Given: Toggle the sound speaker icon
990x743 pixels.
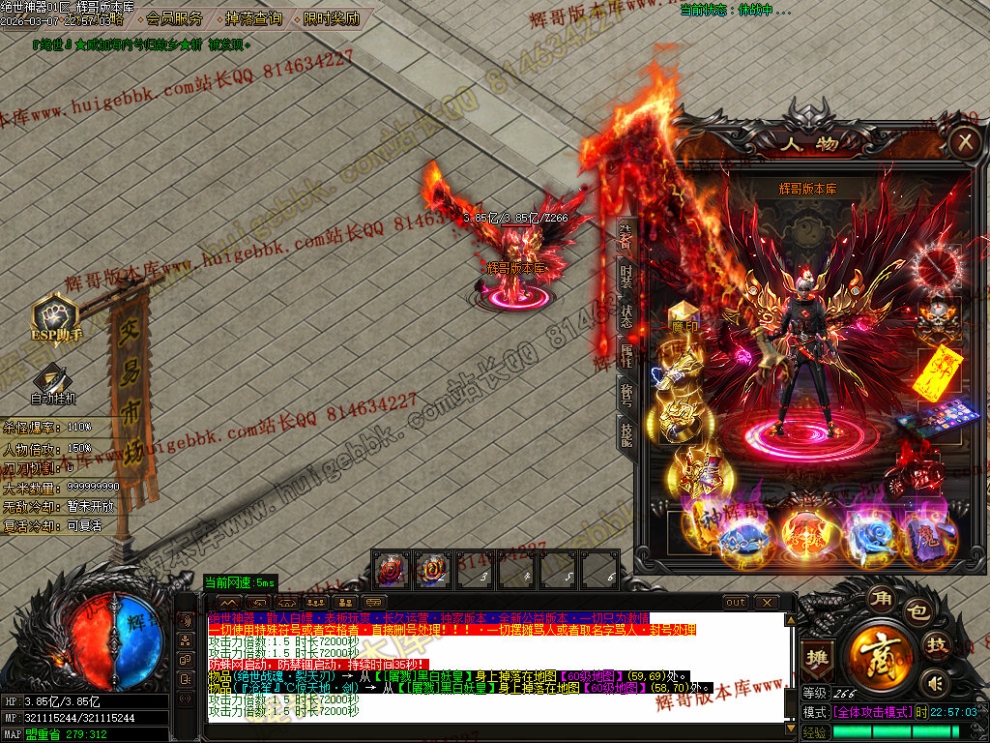Looking at the screenshot, I should [x=935, y=683].
